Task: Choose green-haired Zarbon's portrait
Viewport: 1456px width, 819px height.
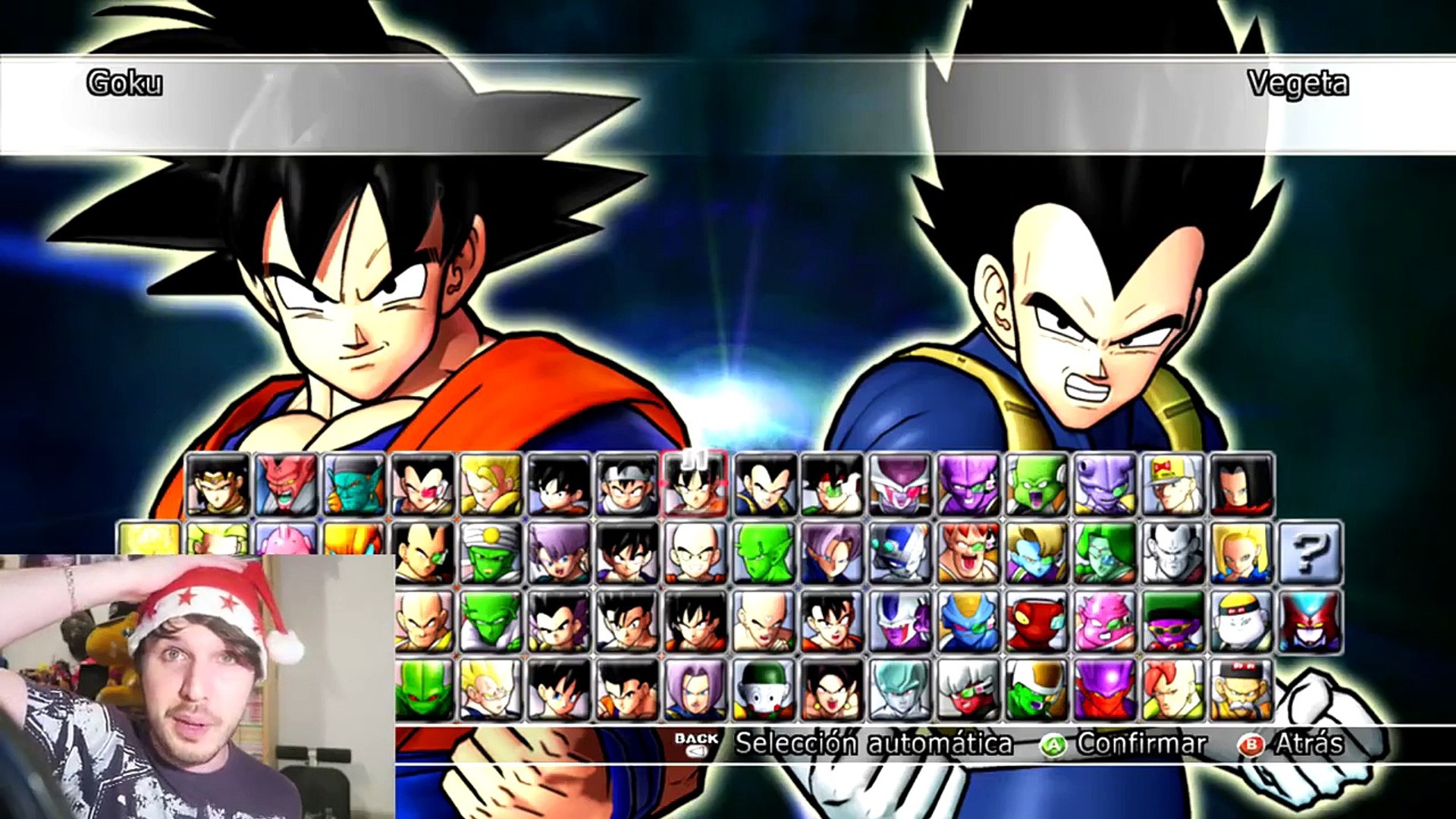Action: click(1105, 553)
